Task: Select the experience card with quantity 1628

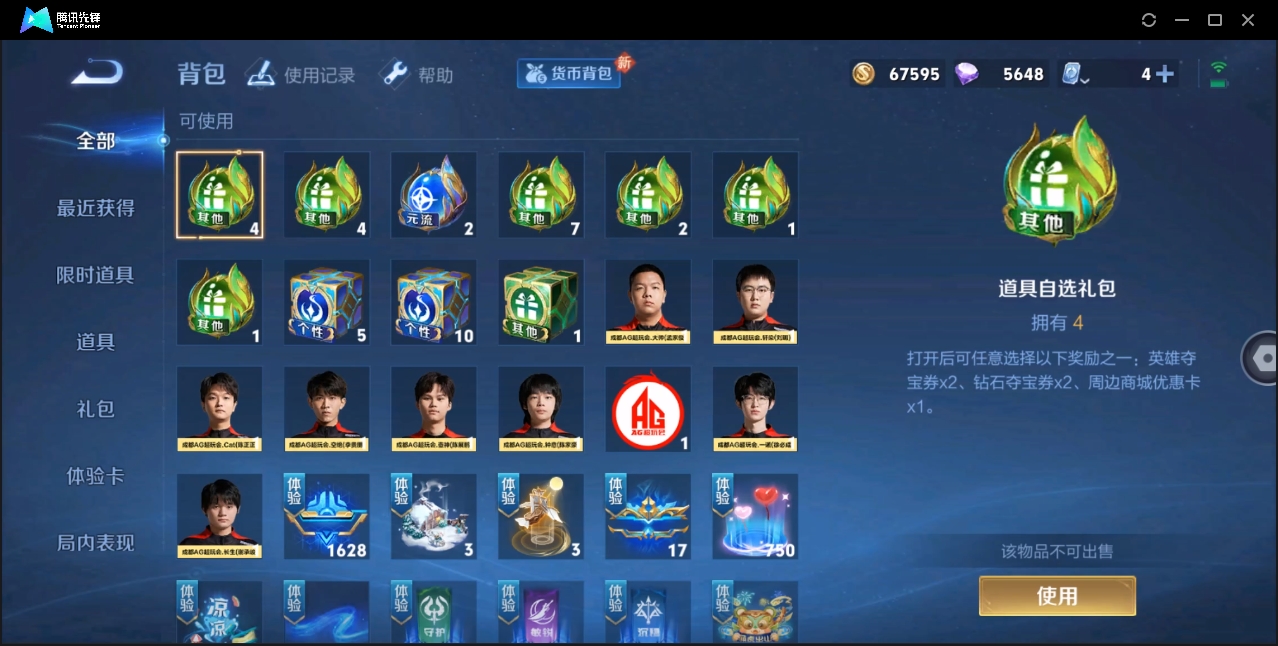Action: point(327,517)
